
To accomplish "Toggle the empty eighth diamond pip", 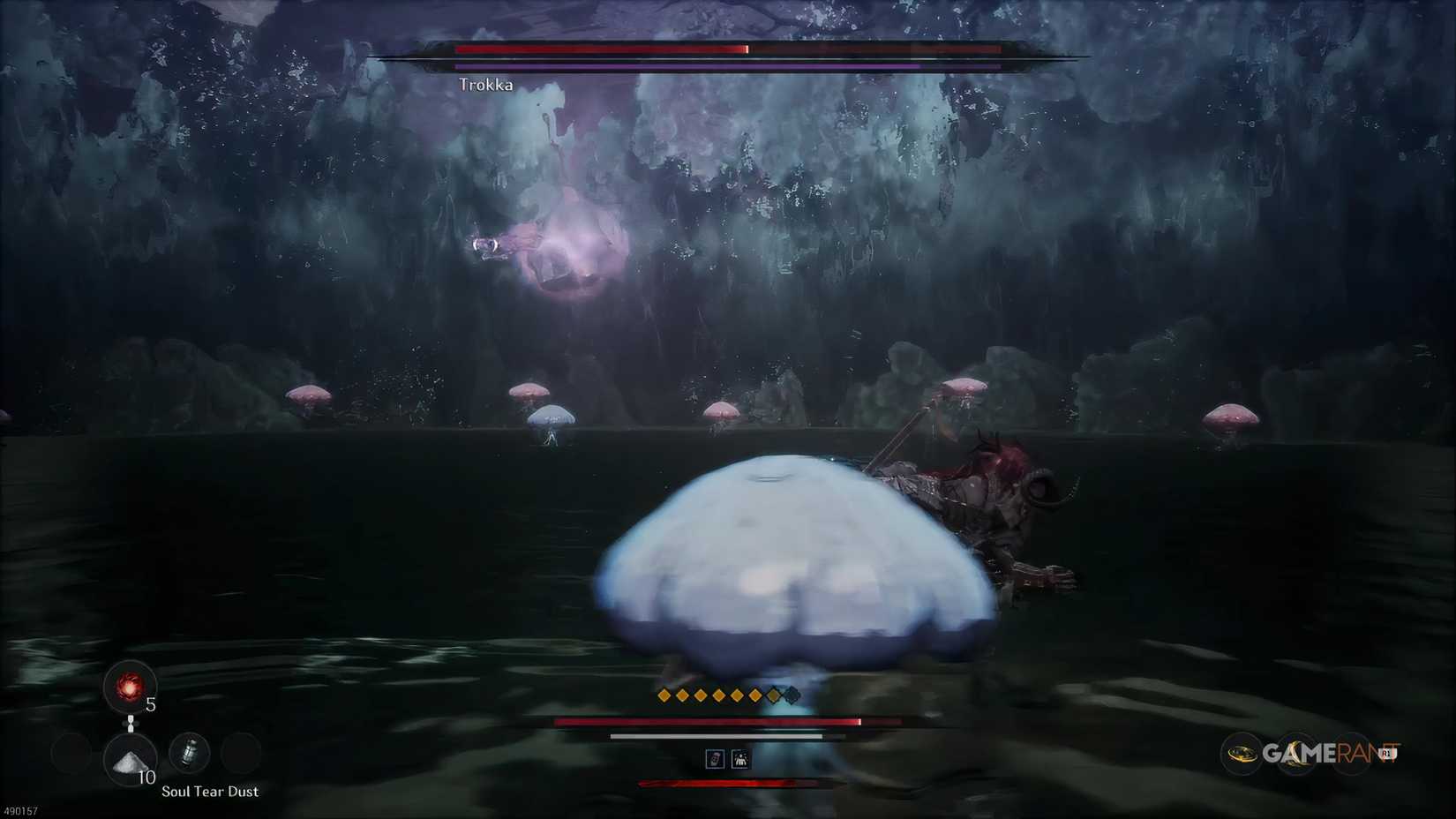I will tap(792, 695).
